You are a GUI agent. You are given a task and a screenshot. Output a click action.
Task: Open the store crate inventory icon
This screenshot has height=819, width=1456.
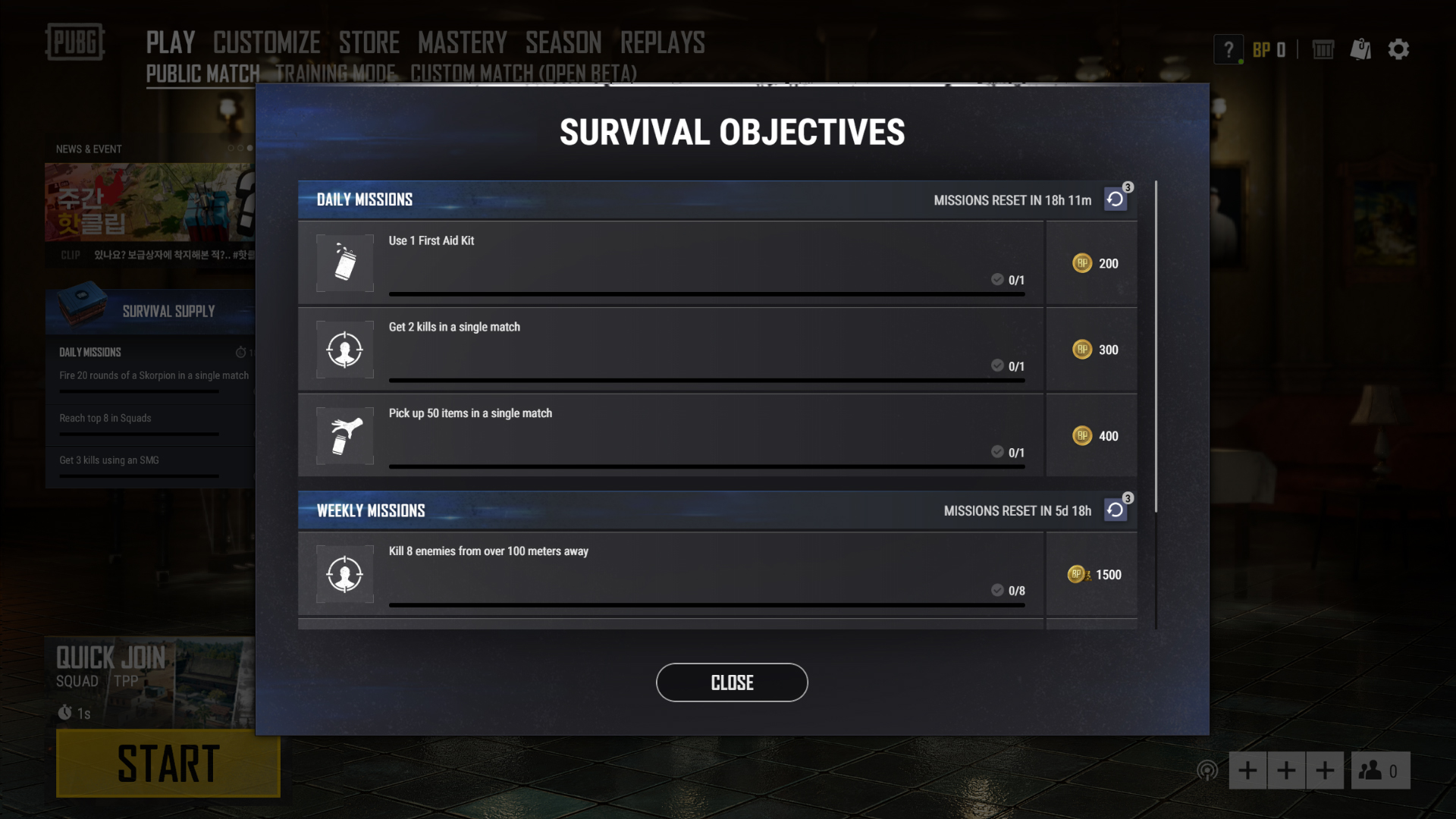[1323, 49]
